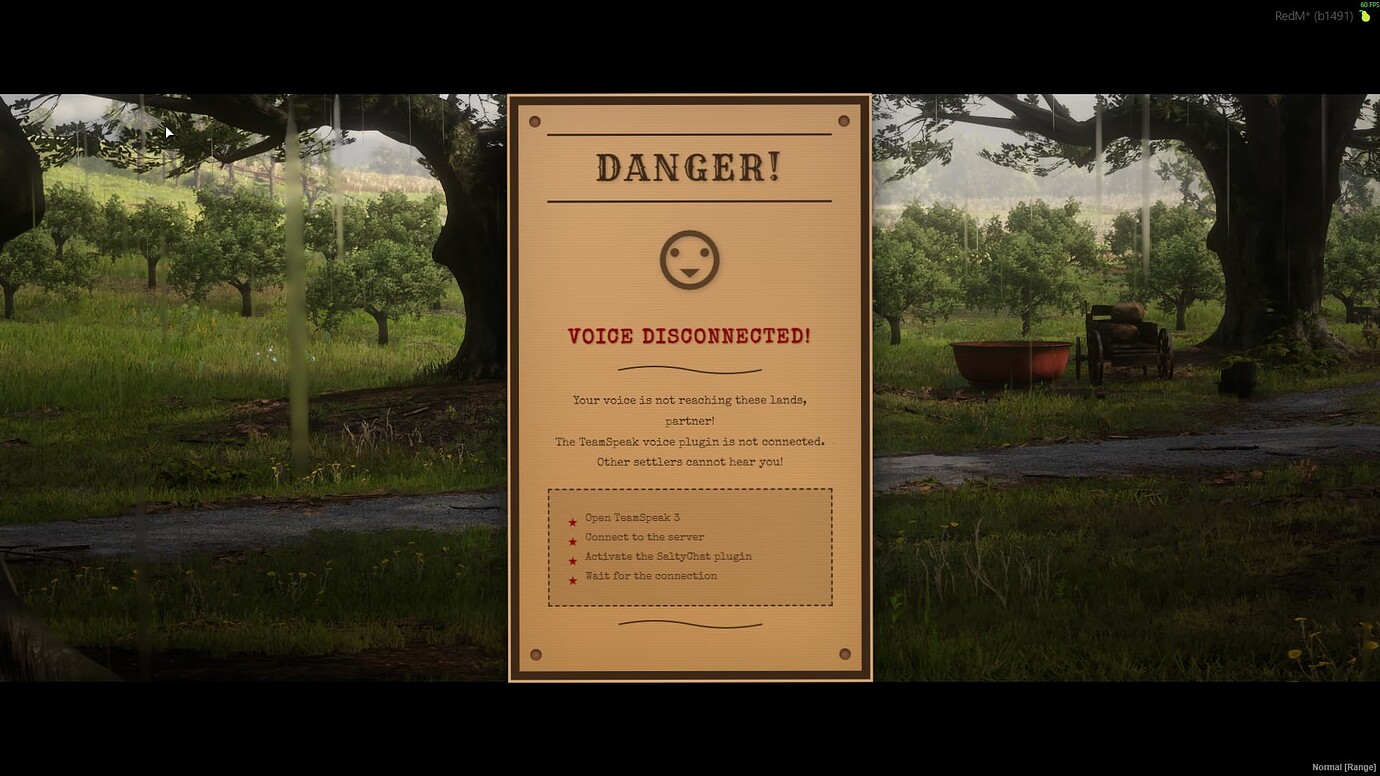1380x776 pixels.
Task: Click the star marking Activate the SaltyChat plugin
Action: pyautogui.click(x=572, y=560)
